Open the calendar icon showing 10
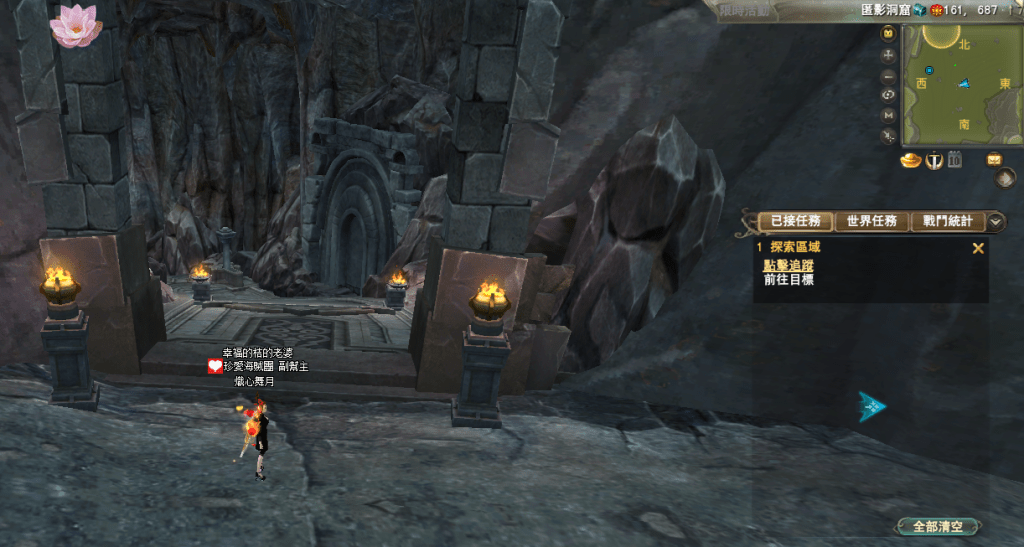The width and height of the screenshot is (1024, 547). [x=954, y=159]
